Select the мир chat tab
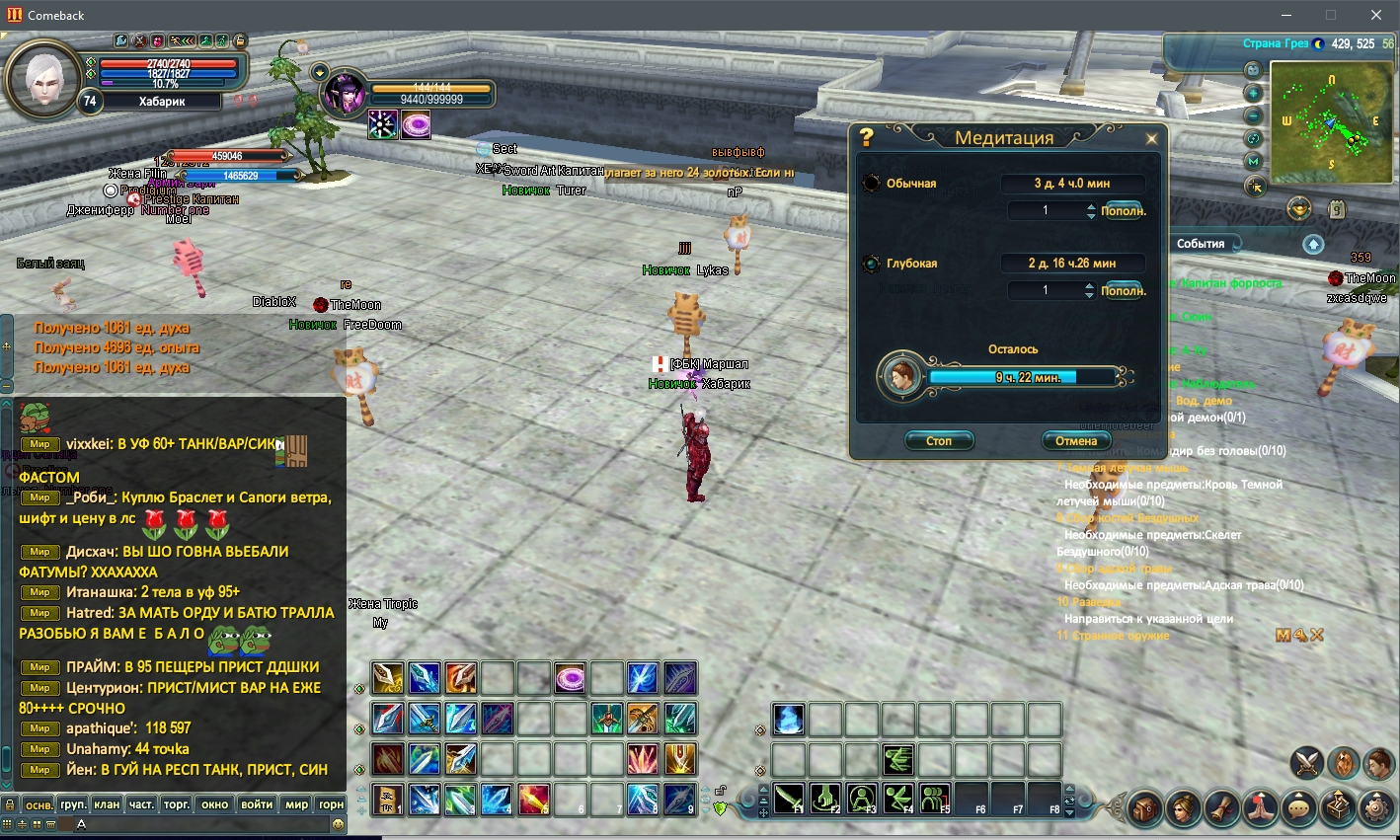The image size is (1400, 840). coord(296,804)
